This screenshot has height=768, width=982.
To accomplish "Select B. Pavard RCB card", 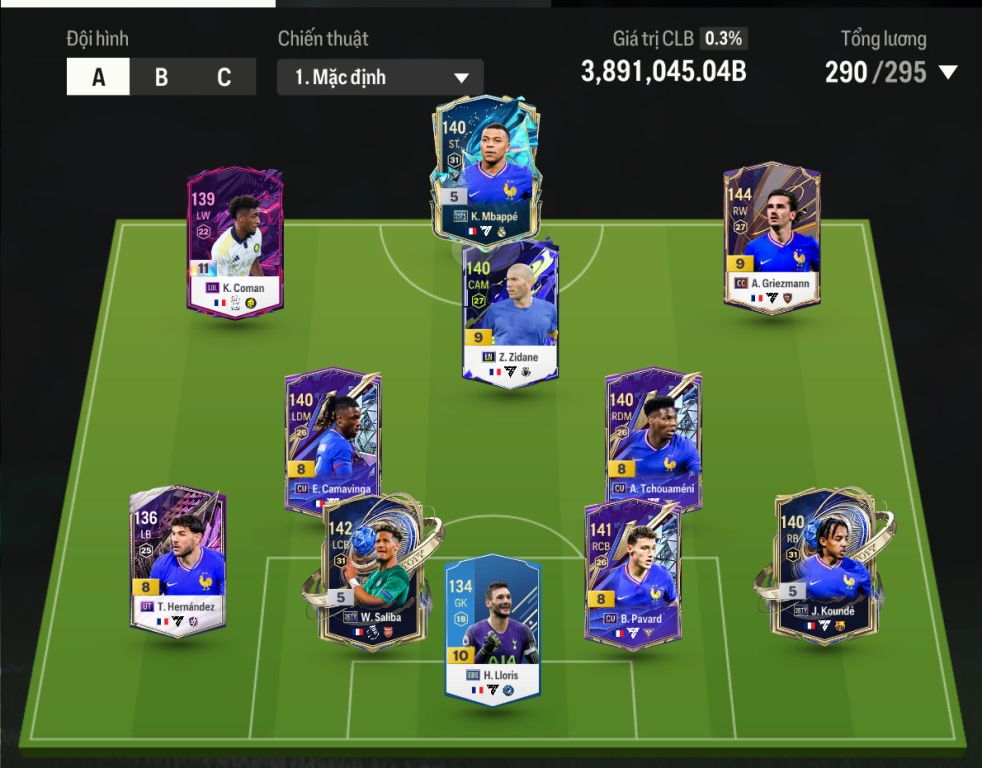I will pos(632,573).
